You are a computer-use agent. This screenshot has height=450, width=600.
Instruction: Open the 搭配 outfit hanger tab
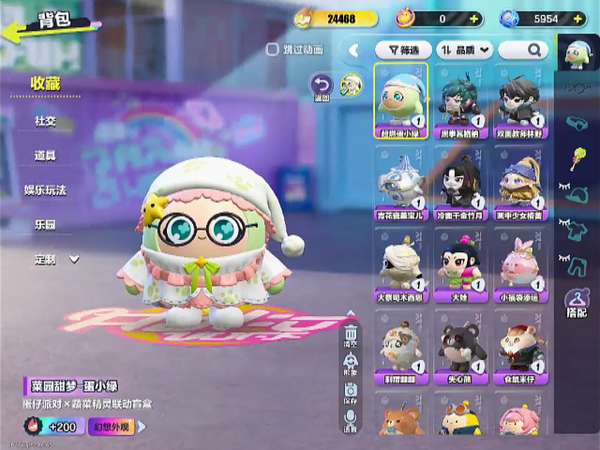(576, 302)
